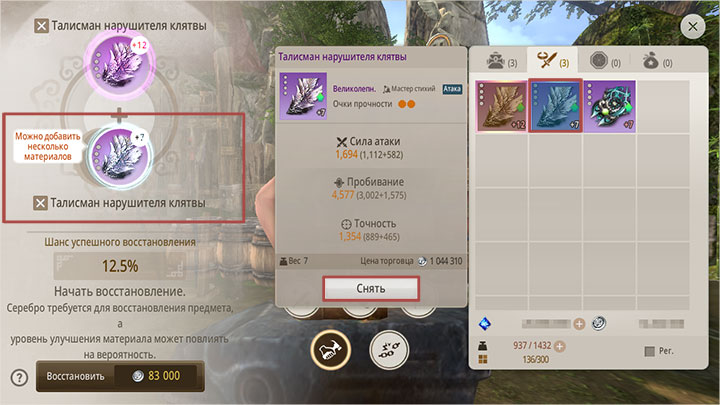Select the highlighted blue +7 talisman in the inventory
Screen dimensions: 720x405
point(555,104)
